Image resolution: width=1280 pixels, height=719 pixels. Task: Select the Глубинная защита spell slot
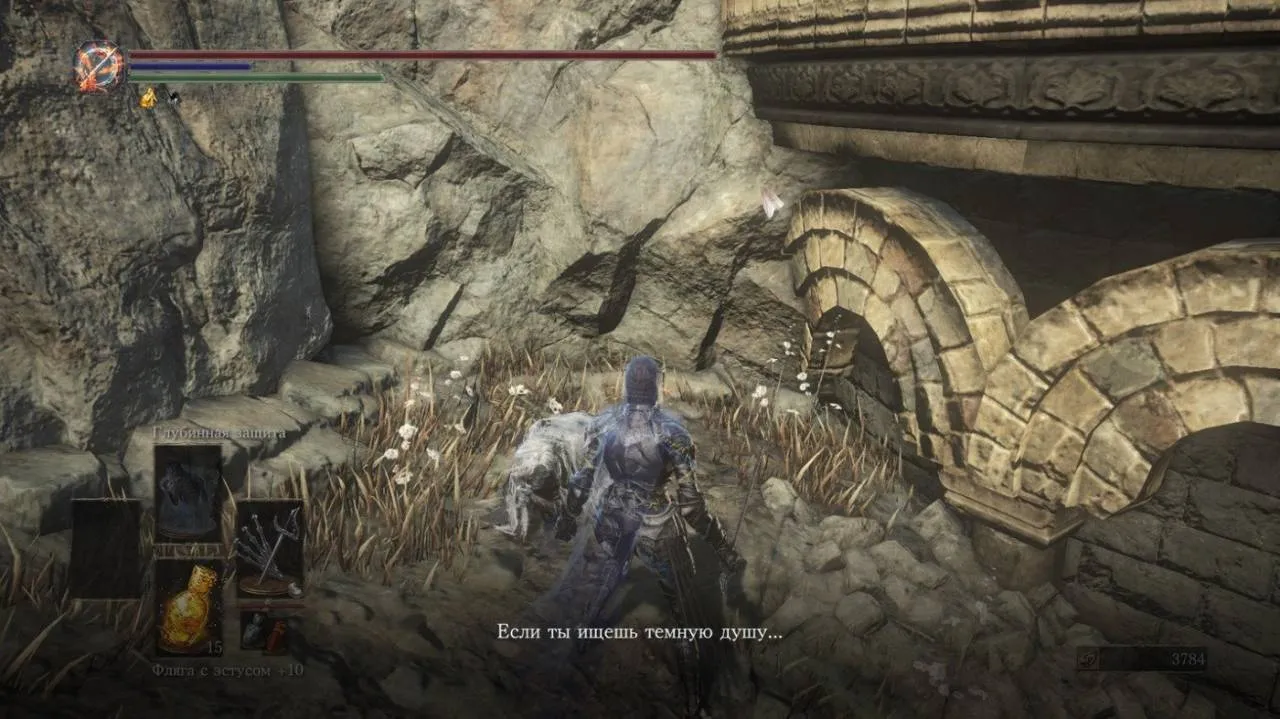[x=188, y=494]
